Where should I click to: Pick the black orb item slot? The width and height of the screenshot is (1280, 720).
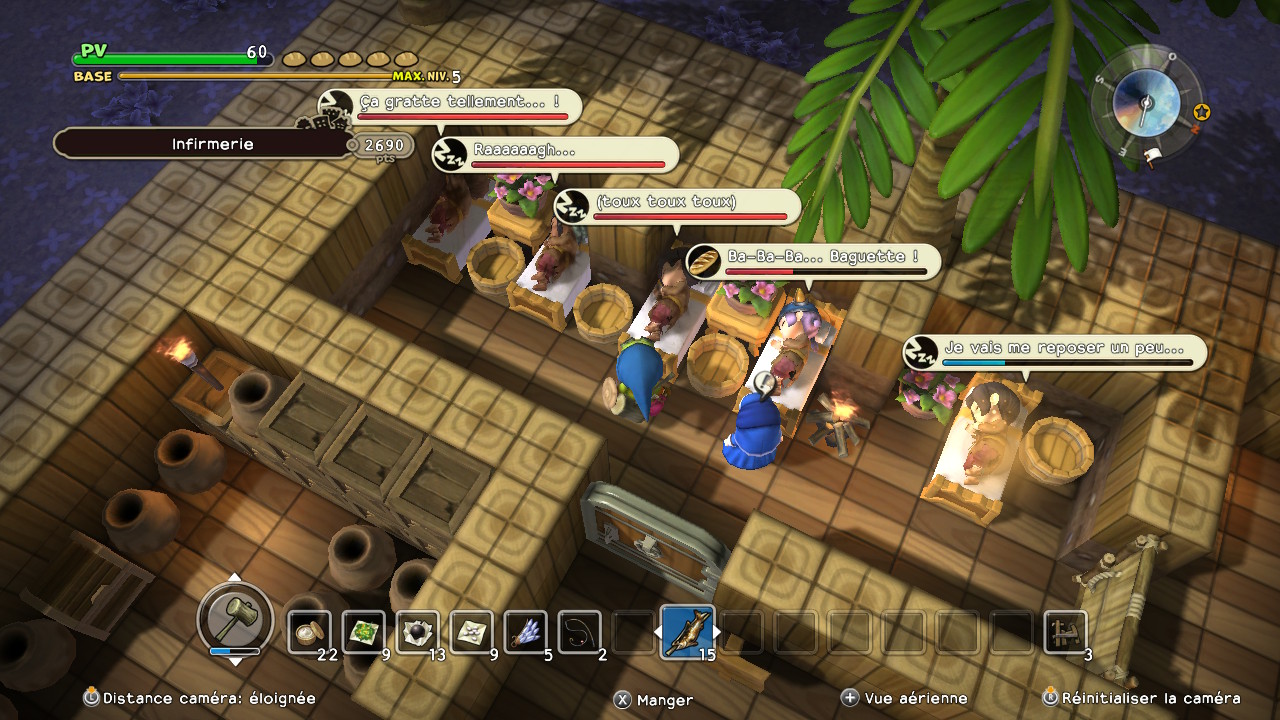pyautogui.click(x=418, y=632)
